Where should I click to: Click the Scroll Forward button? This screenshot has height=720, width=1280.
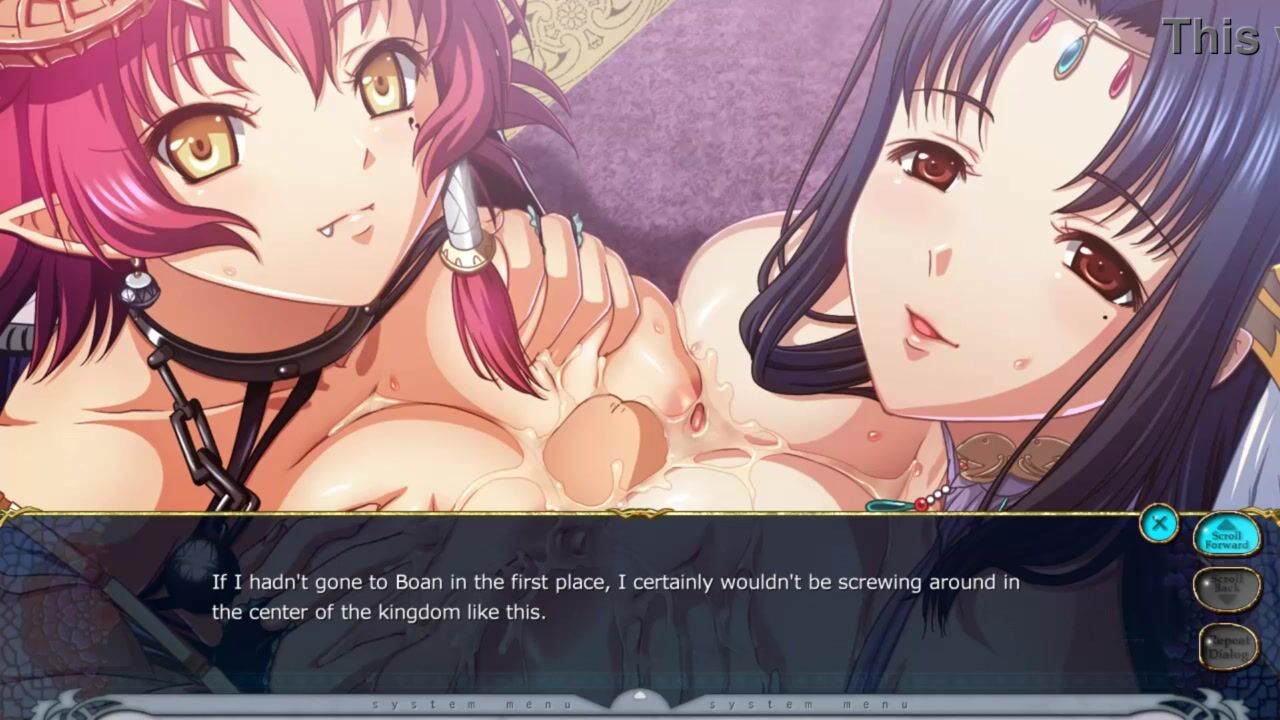1227,536
